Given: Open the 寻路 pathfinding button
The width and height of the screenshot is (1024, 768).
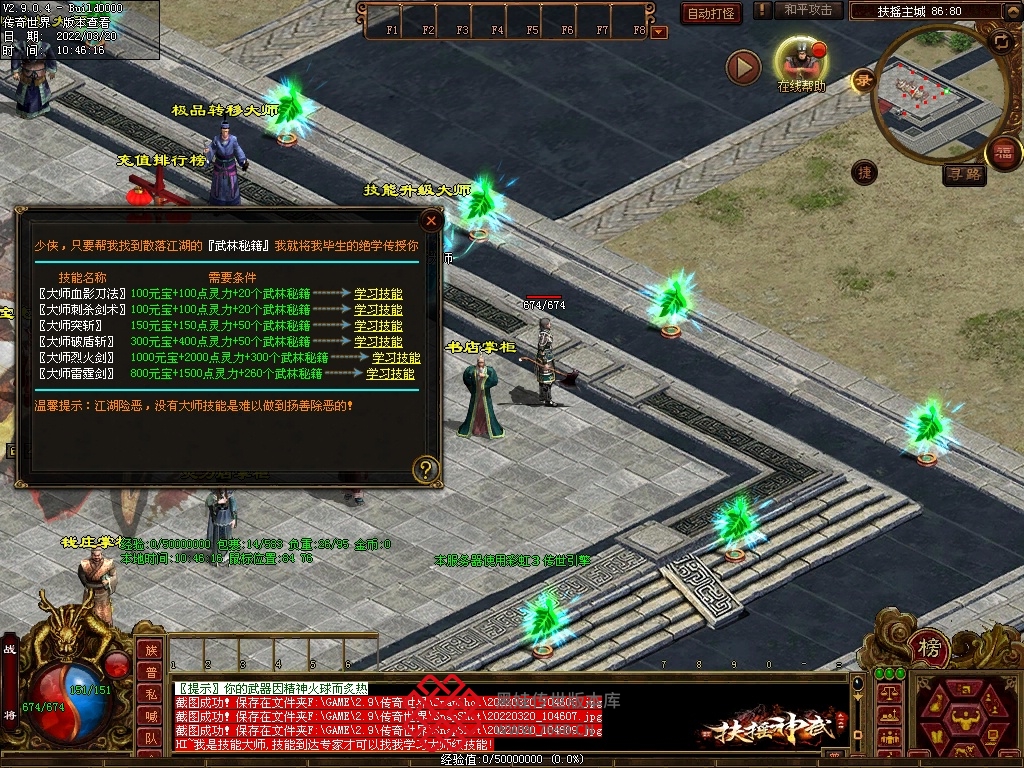Looking at the screenshot, I should pos(964,175).
